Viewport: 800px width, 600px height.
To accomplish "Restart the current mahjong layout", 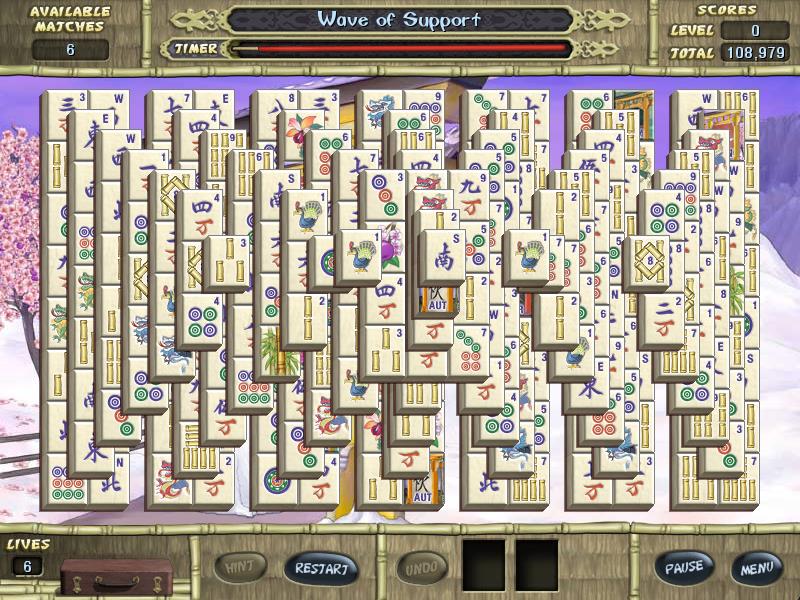I will pos(321,569).
